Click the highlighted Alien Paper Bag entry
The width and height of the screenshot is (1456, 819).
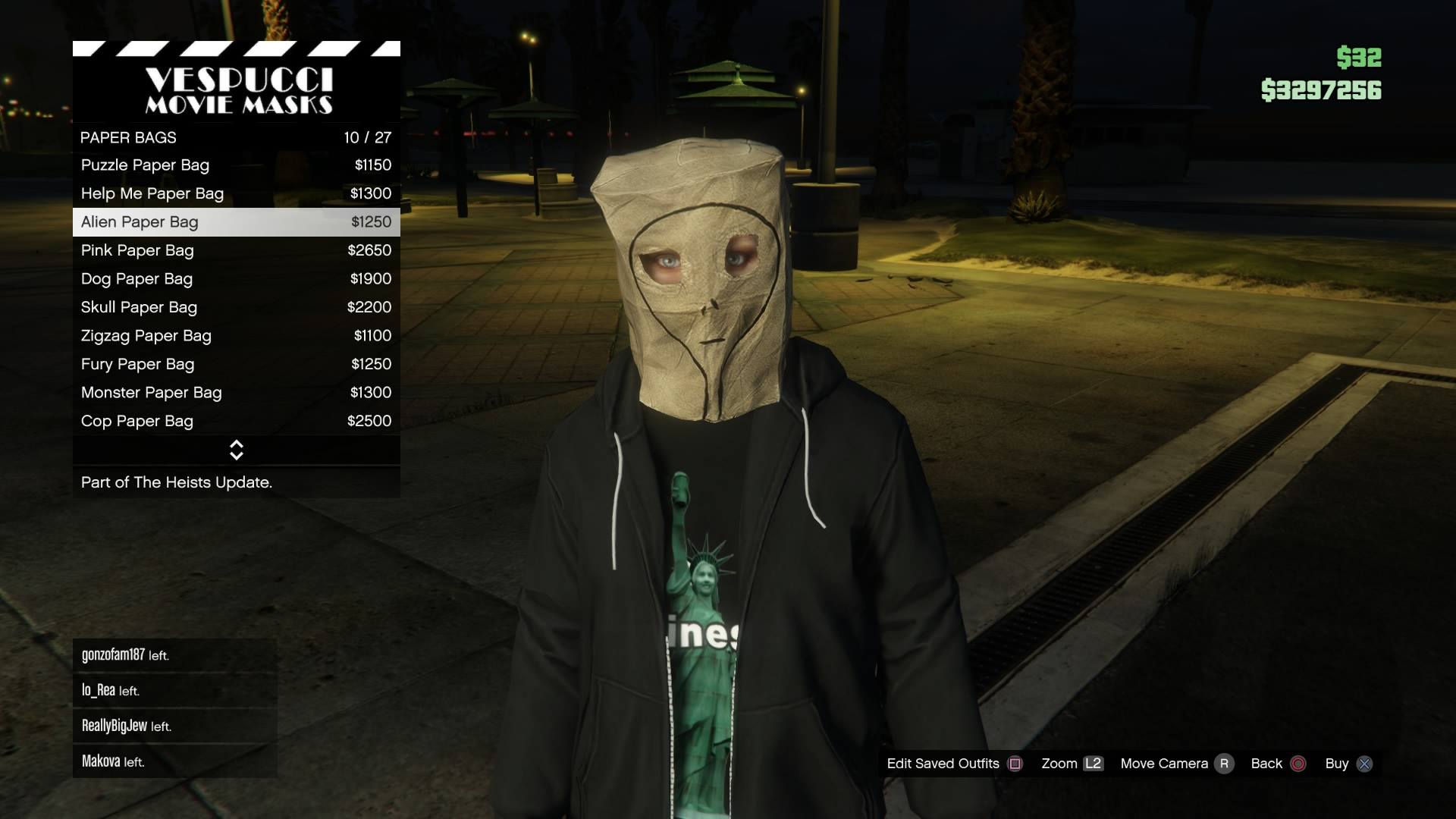coord(236,222)
